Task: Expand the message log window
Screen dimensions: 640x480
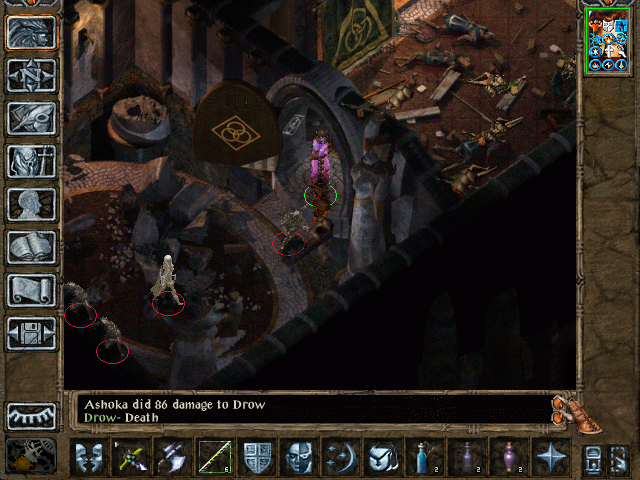Action: pos(565,408)
